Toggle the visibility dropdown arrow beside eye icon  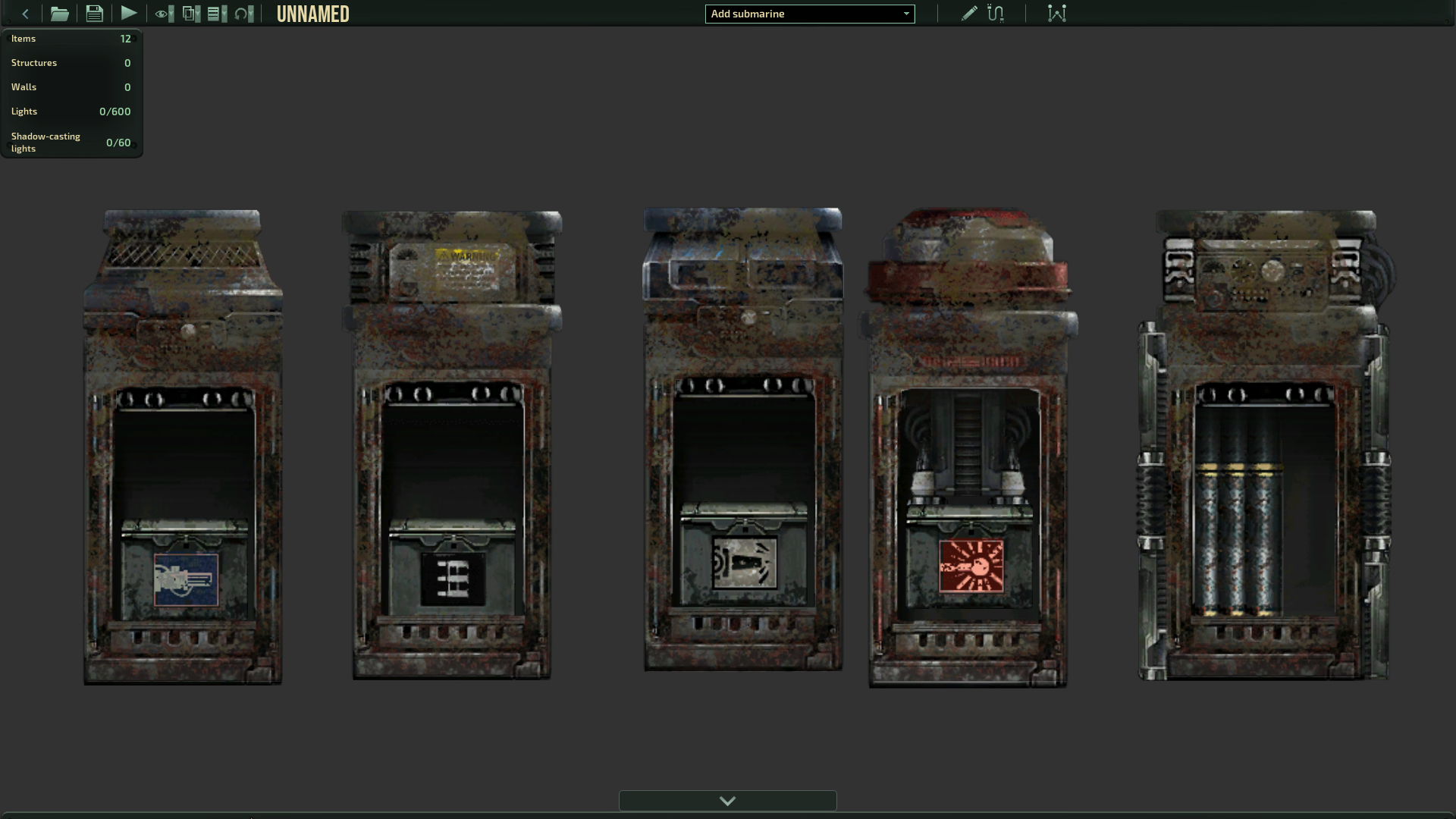171,14
